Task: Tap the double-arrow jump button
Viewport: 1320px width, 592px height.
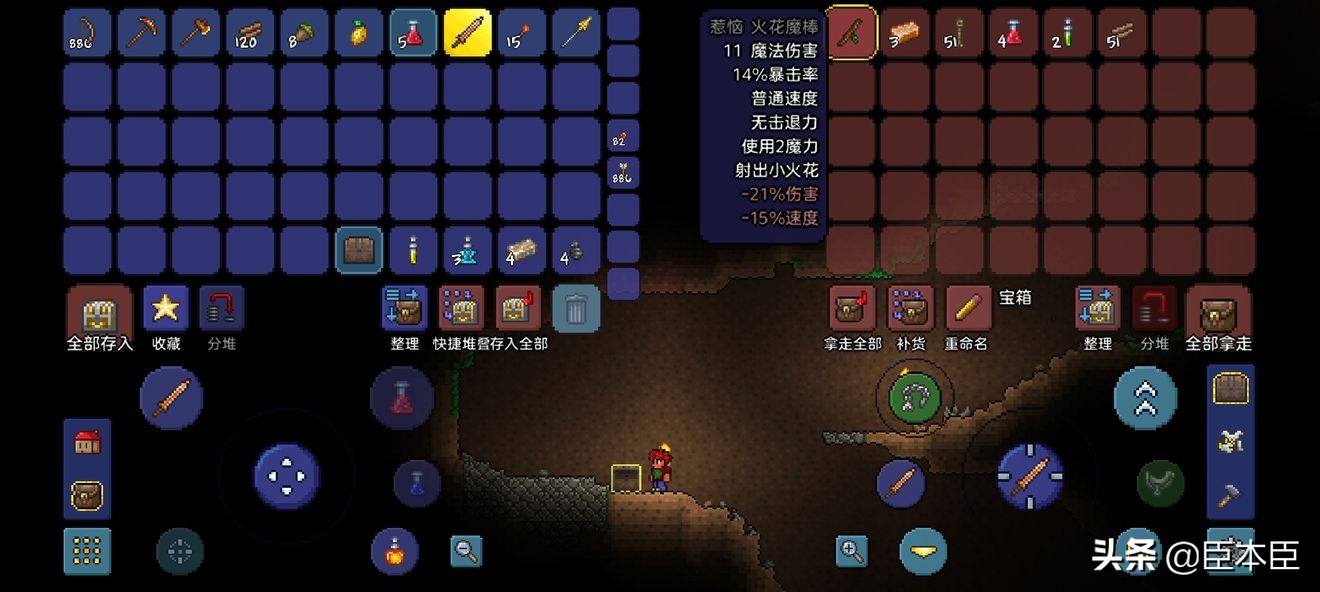Action: point(1145,398)
